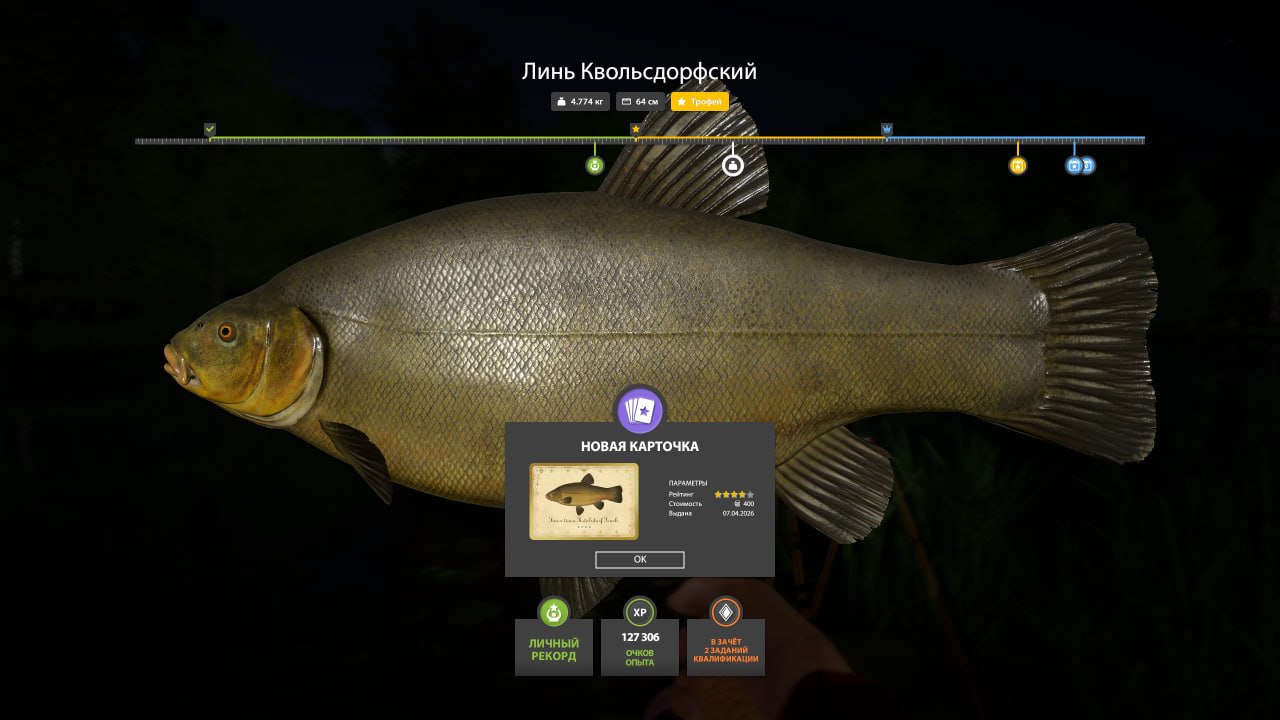This screenshot has height=720, width=1280.
Task: Click the В ЗАЧЁТ 2 ЗАДАНИЙ КВАЛИФИКАЦИИ panel
Action: [724, 648]
